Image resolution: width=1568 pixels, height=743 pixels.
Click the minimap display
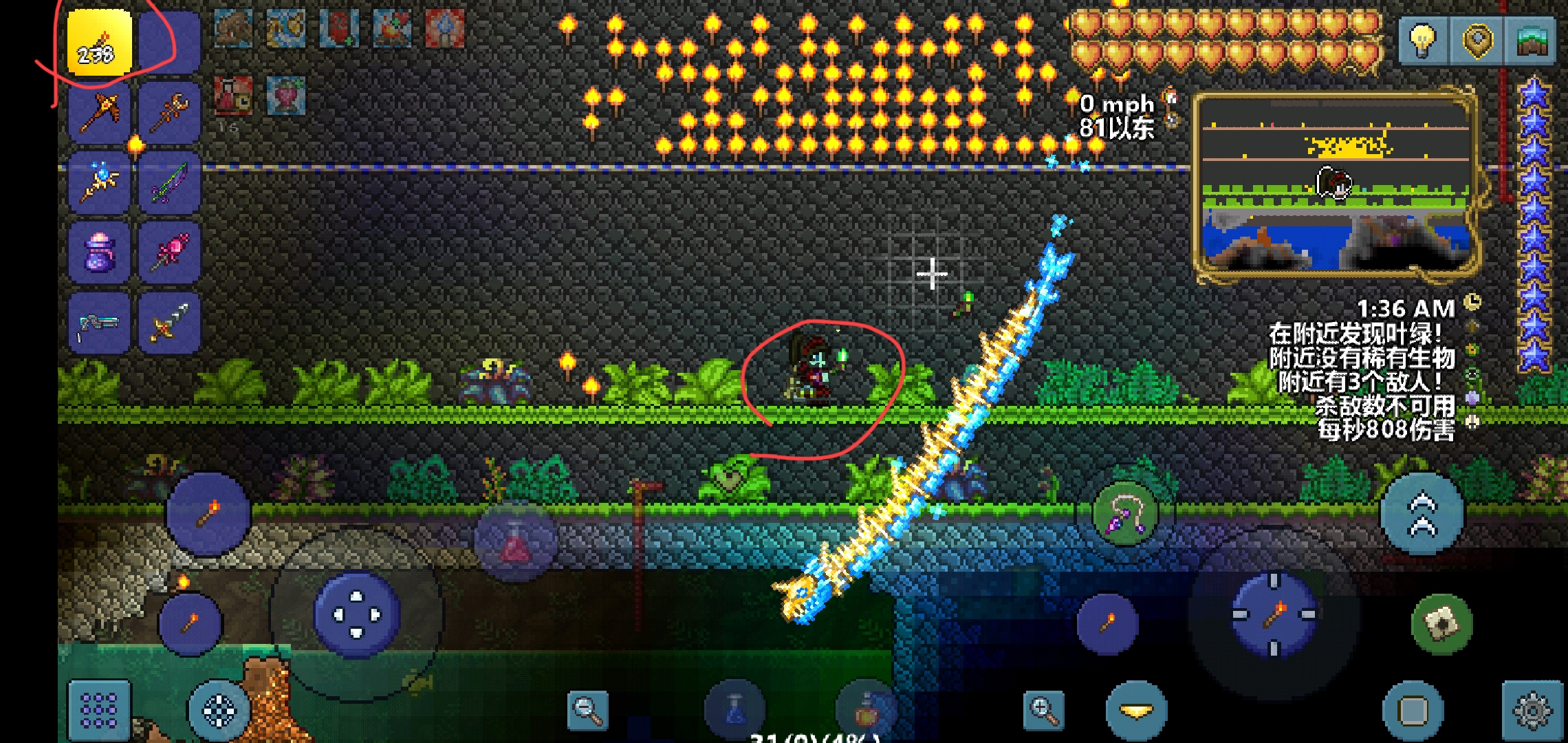tap(1336, 184)
